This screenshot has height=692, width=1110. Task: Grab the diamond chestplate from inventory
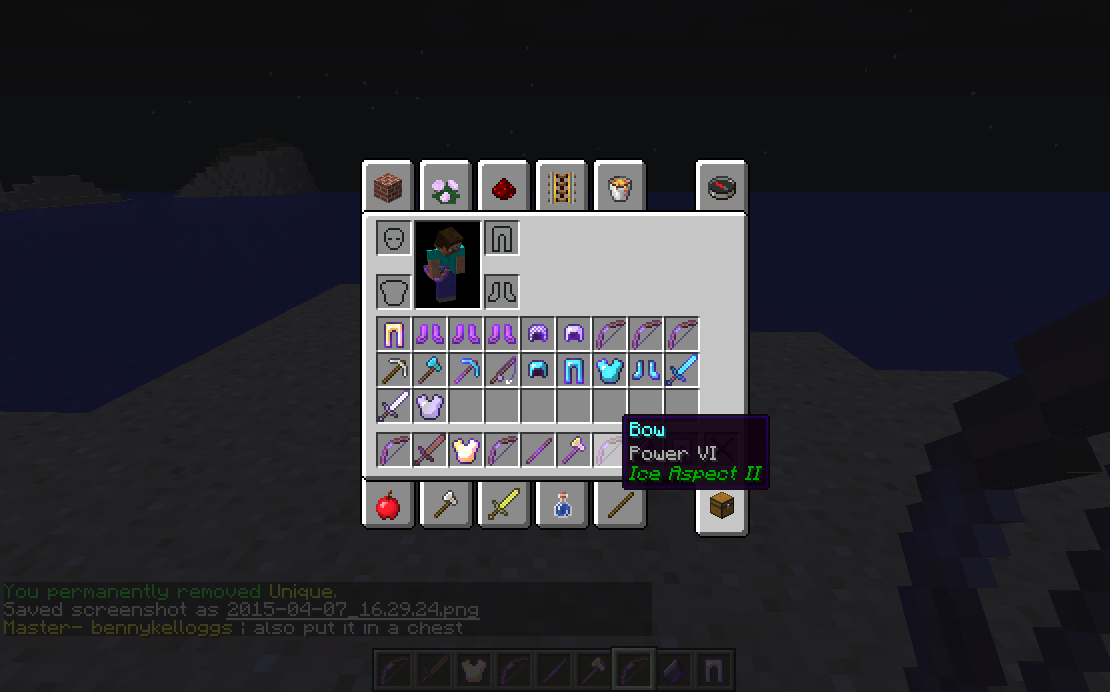[x=609, y=370]
